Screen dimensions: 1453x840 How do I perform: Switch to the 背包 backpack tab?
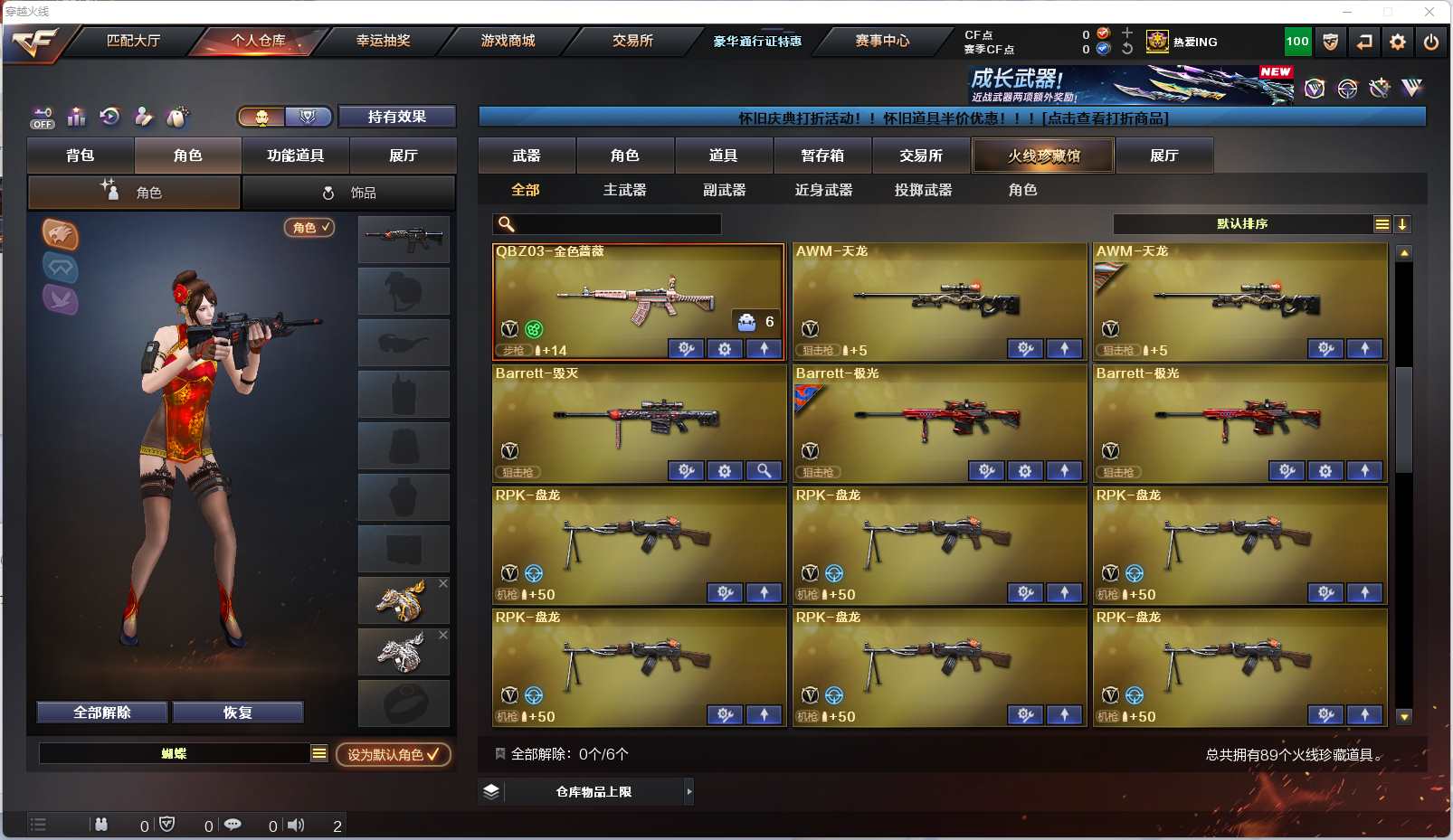pos(81,156)
